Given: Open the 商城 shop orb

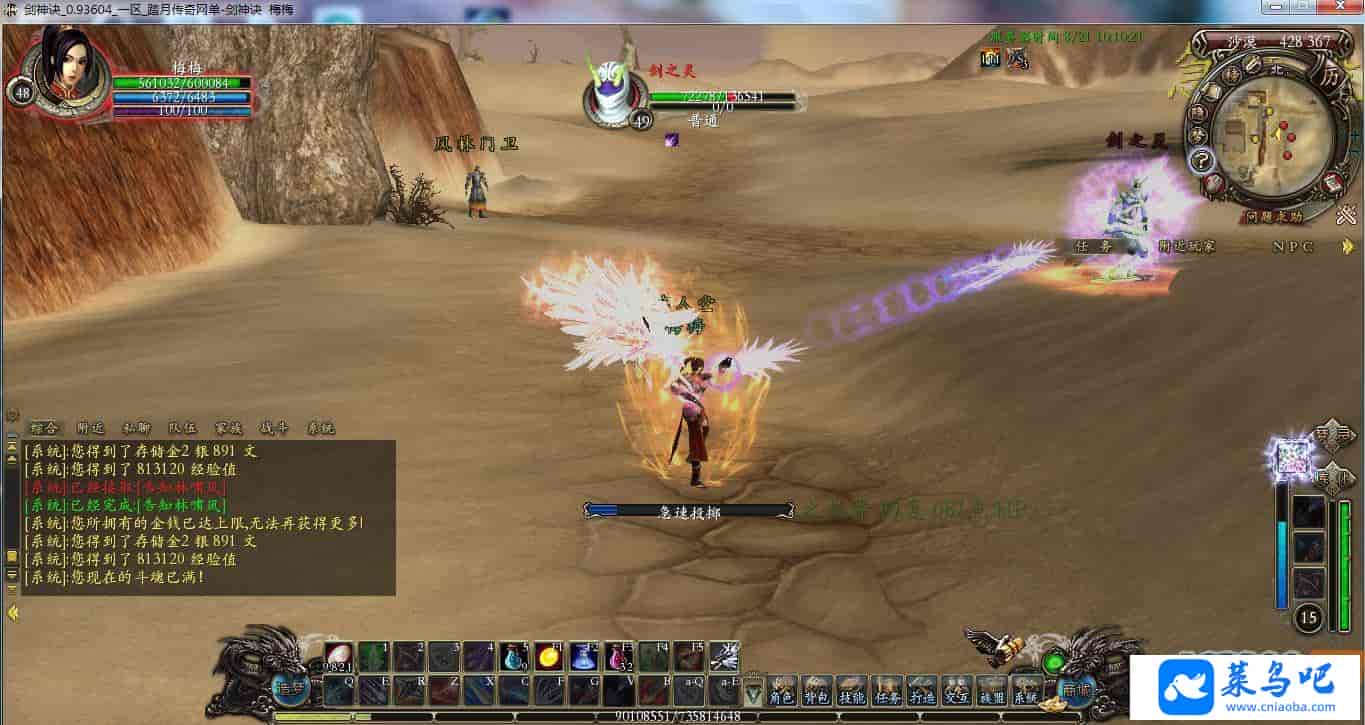Looking at the screenshot, I should (1075, 689).
